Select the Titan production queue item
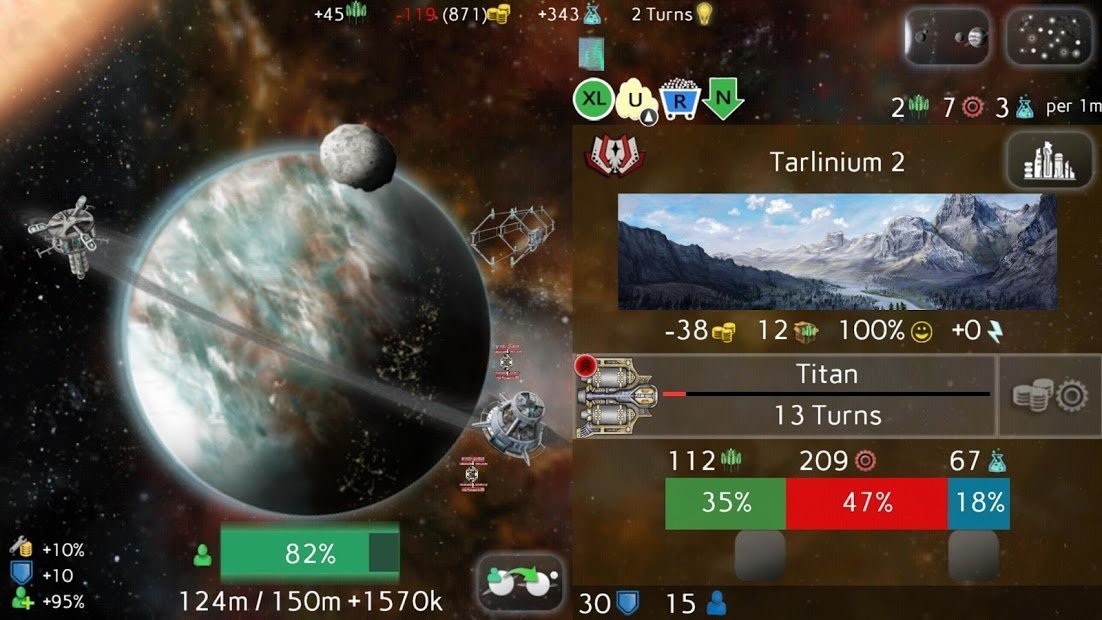This screenshot has height=620, width=1102. click(785, 396)
